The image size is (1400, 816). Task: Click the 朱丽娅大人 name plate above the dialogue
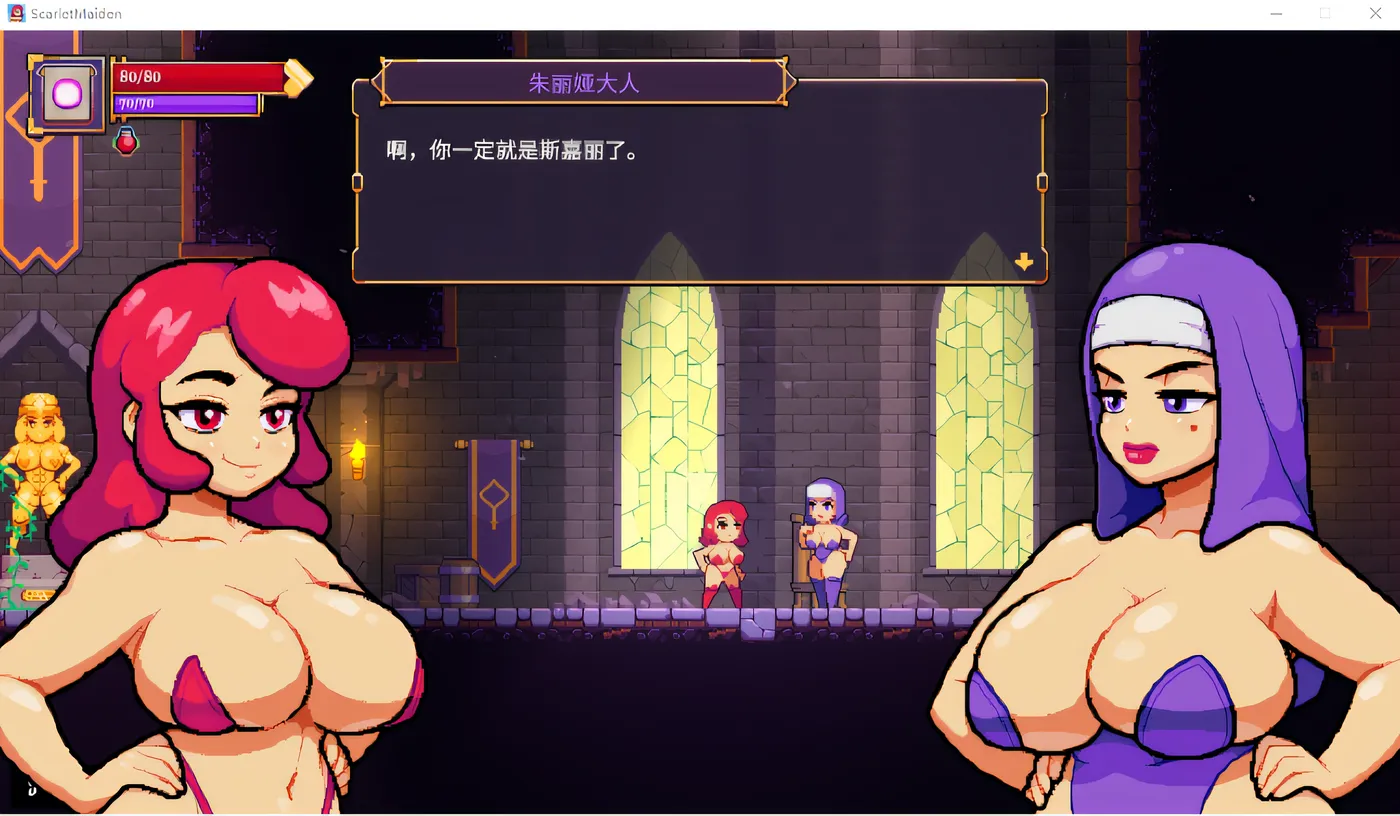coord(583,83)
